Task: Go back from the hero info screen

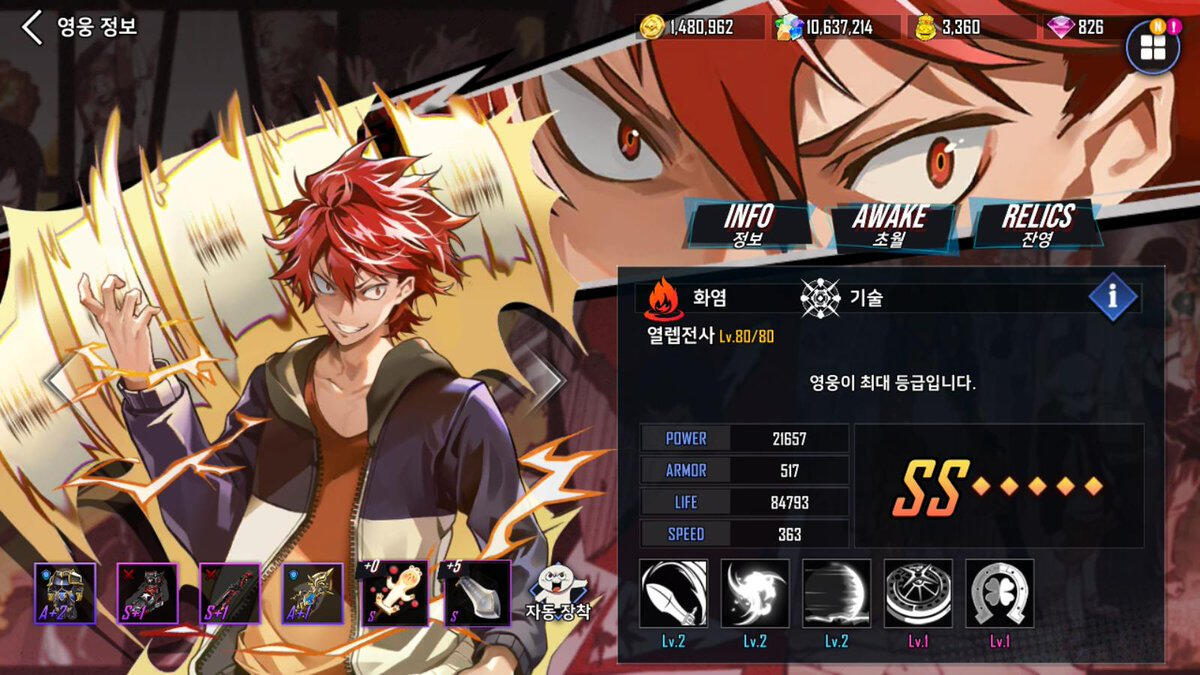Action: click(33, 27)
